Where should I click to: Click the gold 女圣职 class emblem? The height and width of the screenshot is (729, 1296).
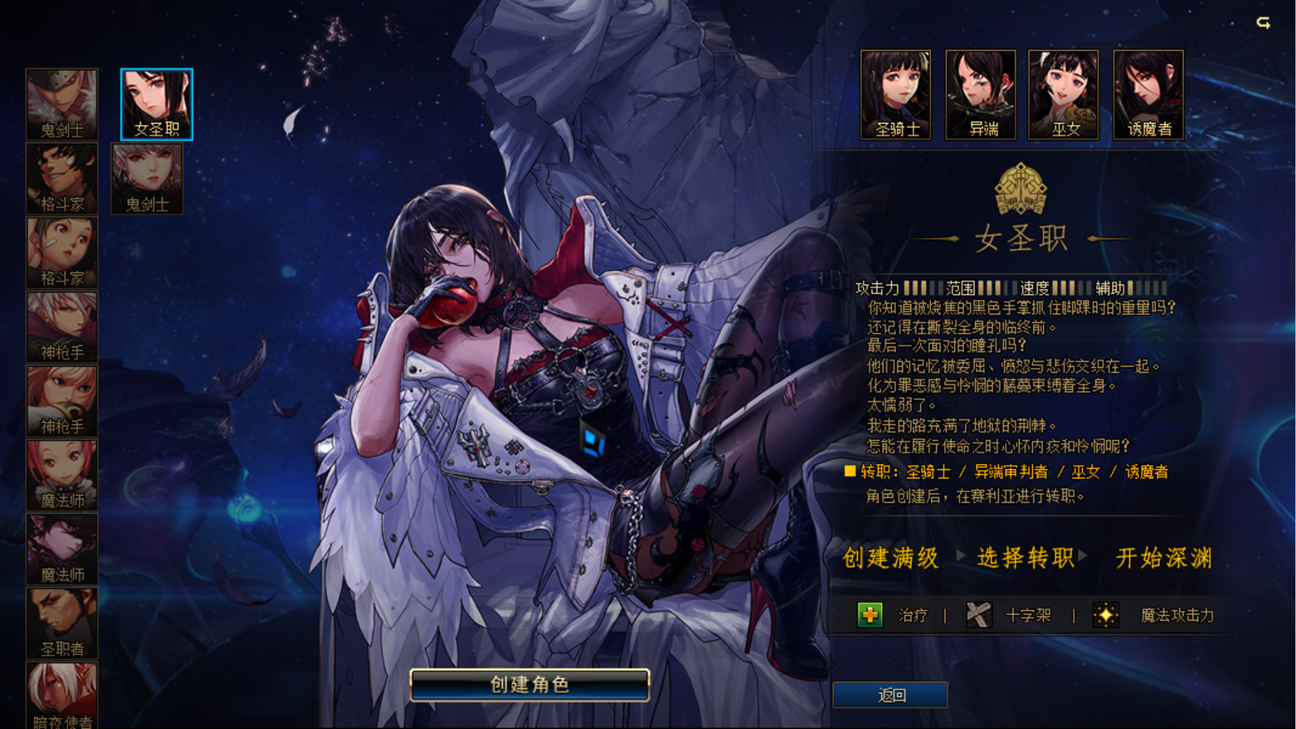click(x=1022, y=190)
